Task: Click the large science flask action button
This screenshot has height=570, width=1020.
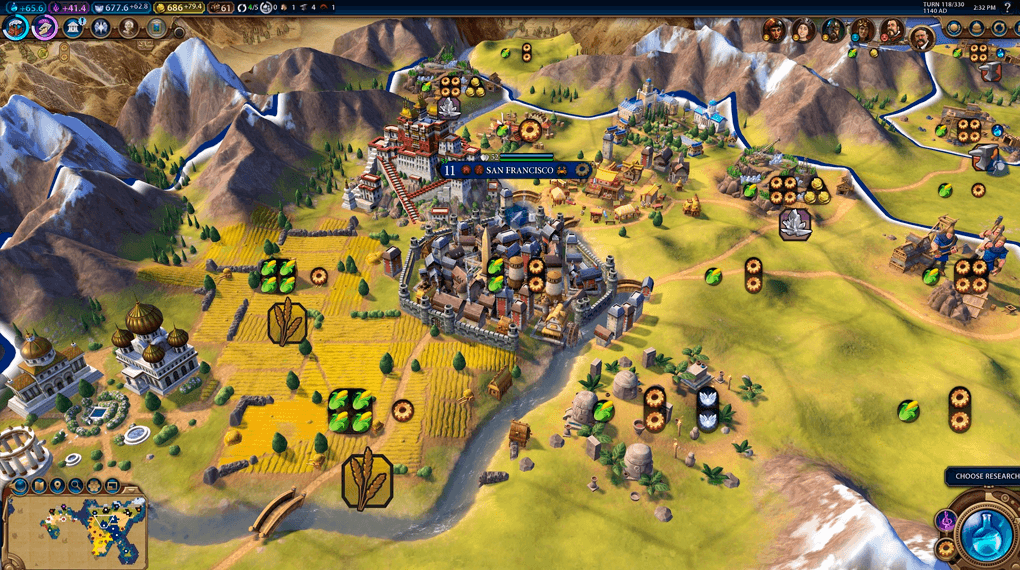Action: pyautogui.click(x=985, y=533)
